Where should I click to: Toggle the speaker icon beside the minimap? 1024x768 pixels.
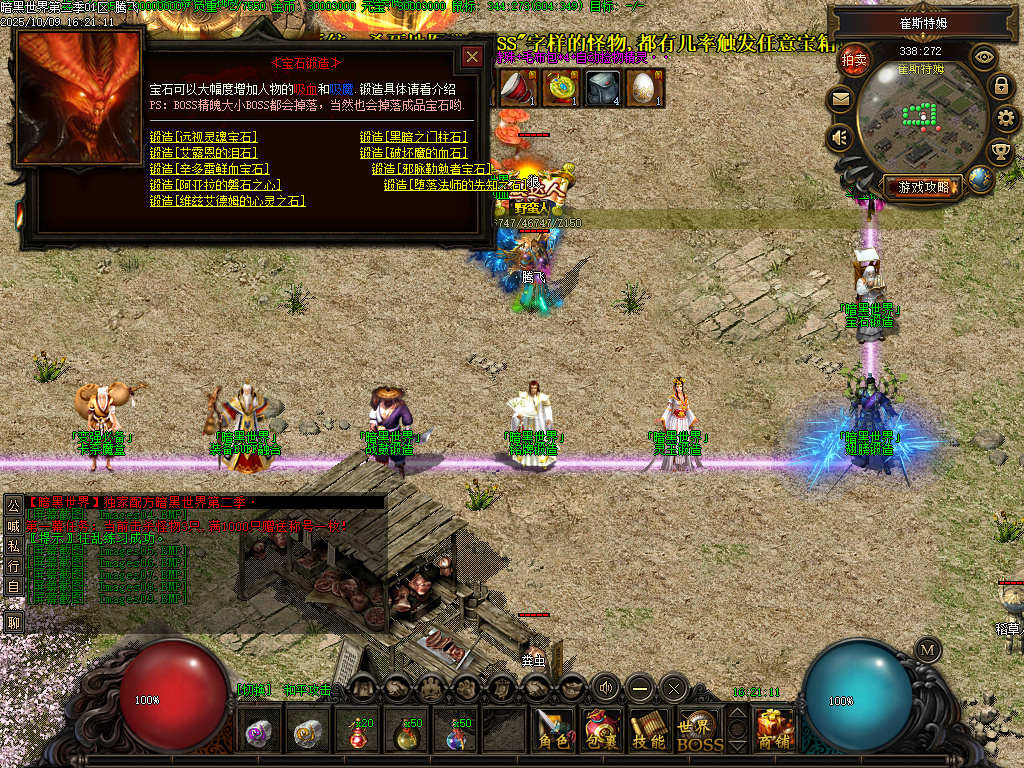pyautogui.click(x=840, y=138)
